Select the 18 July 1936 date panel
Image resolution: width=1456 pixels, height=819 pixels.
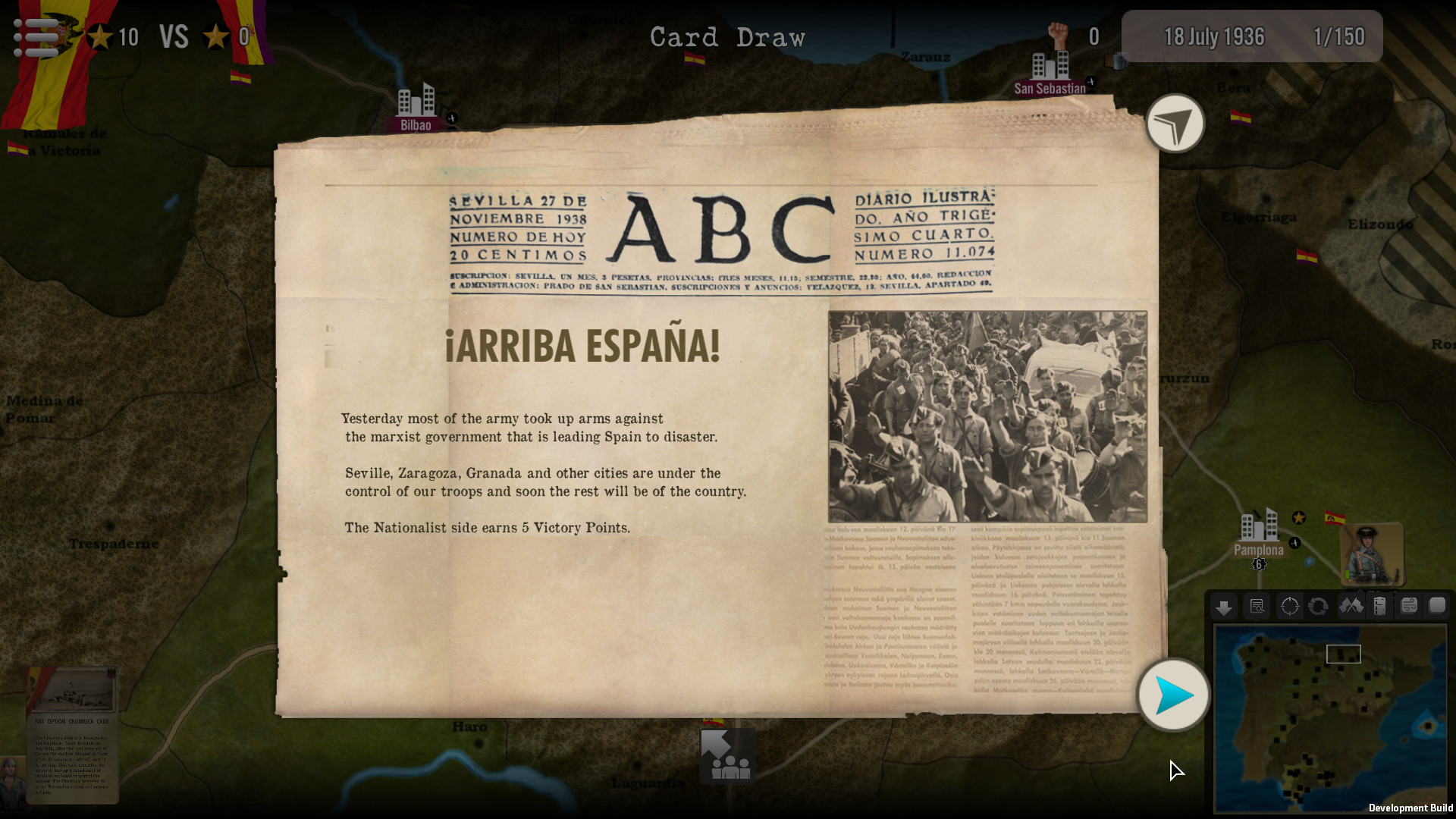[1213, 36]
